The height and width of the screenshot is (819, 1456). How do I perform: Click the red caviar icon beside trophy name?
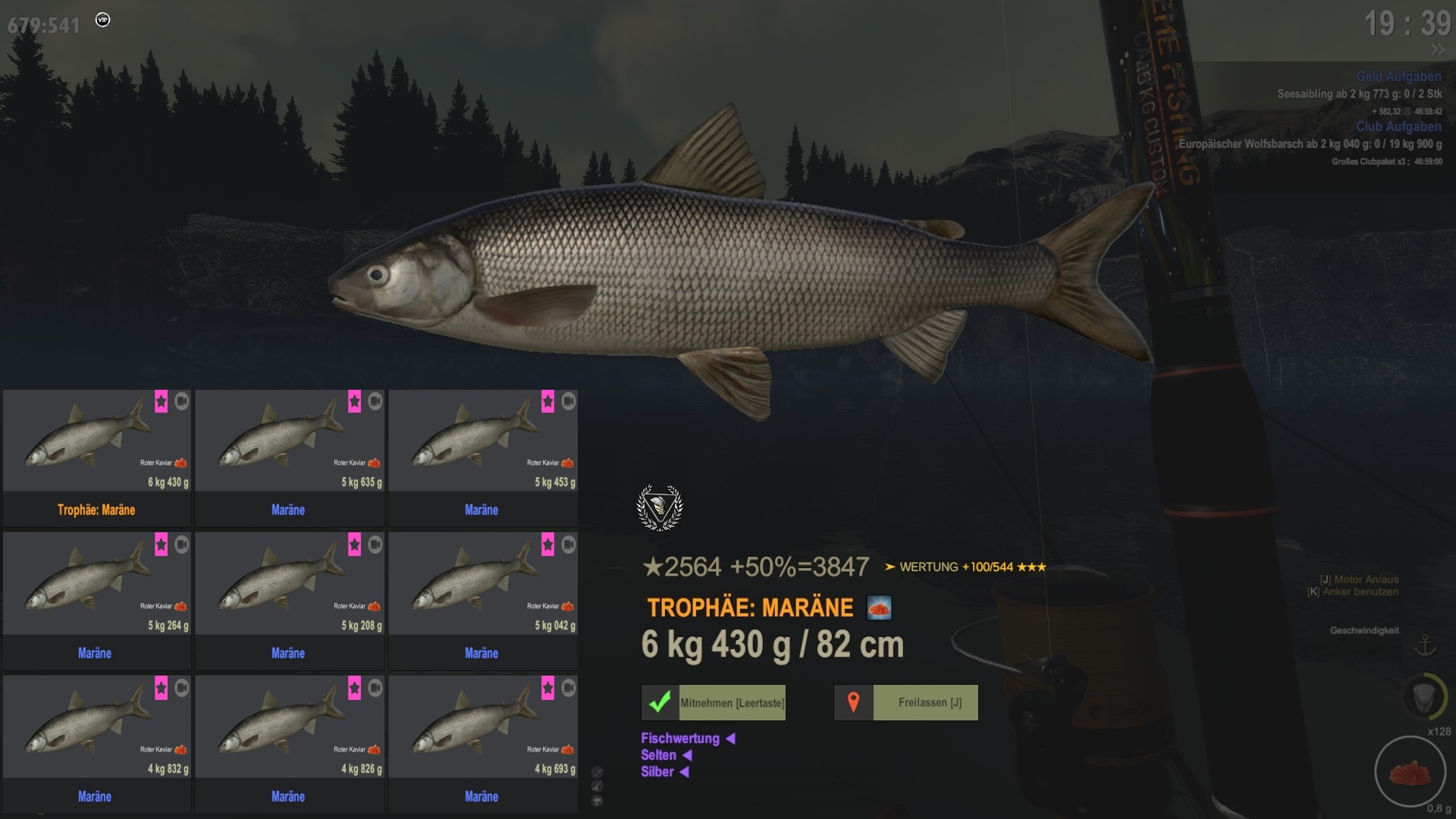(x=880, y=608)
